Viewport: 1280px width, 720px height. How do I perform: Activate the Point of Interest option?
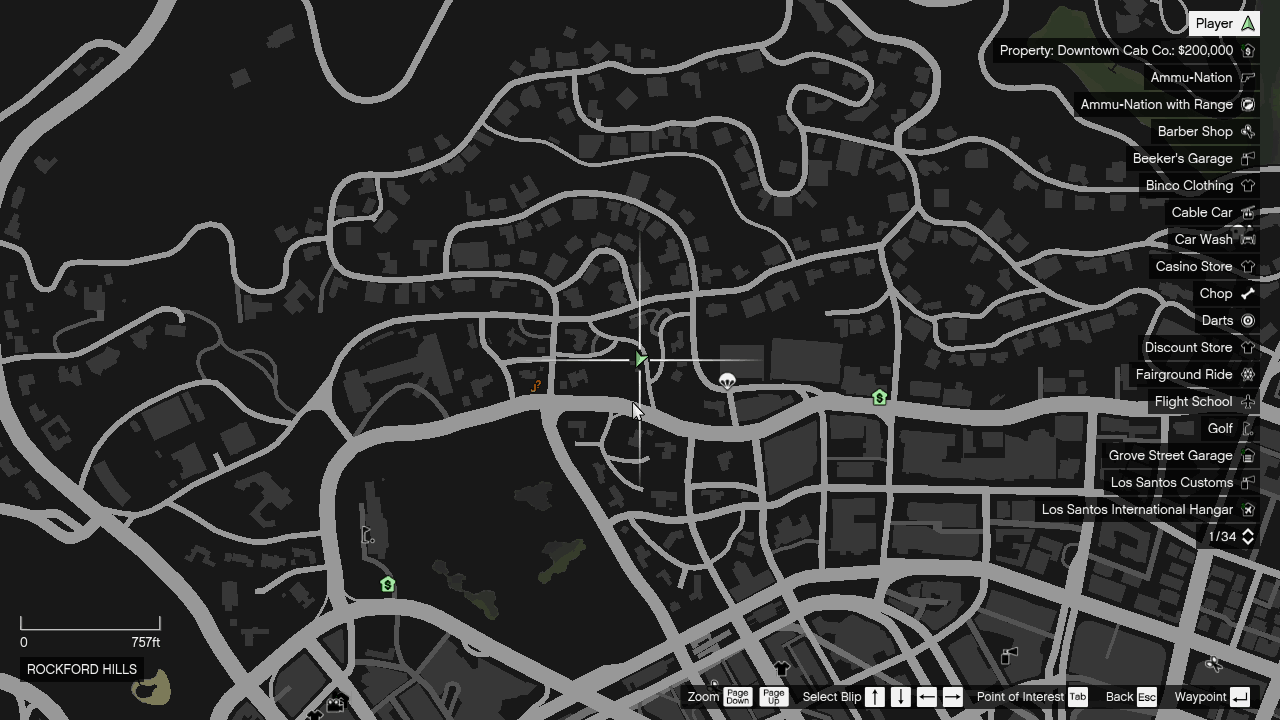[1020, 696]
